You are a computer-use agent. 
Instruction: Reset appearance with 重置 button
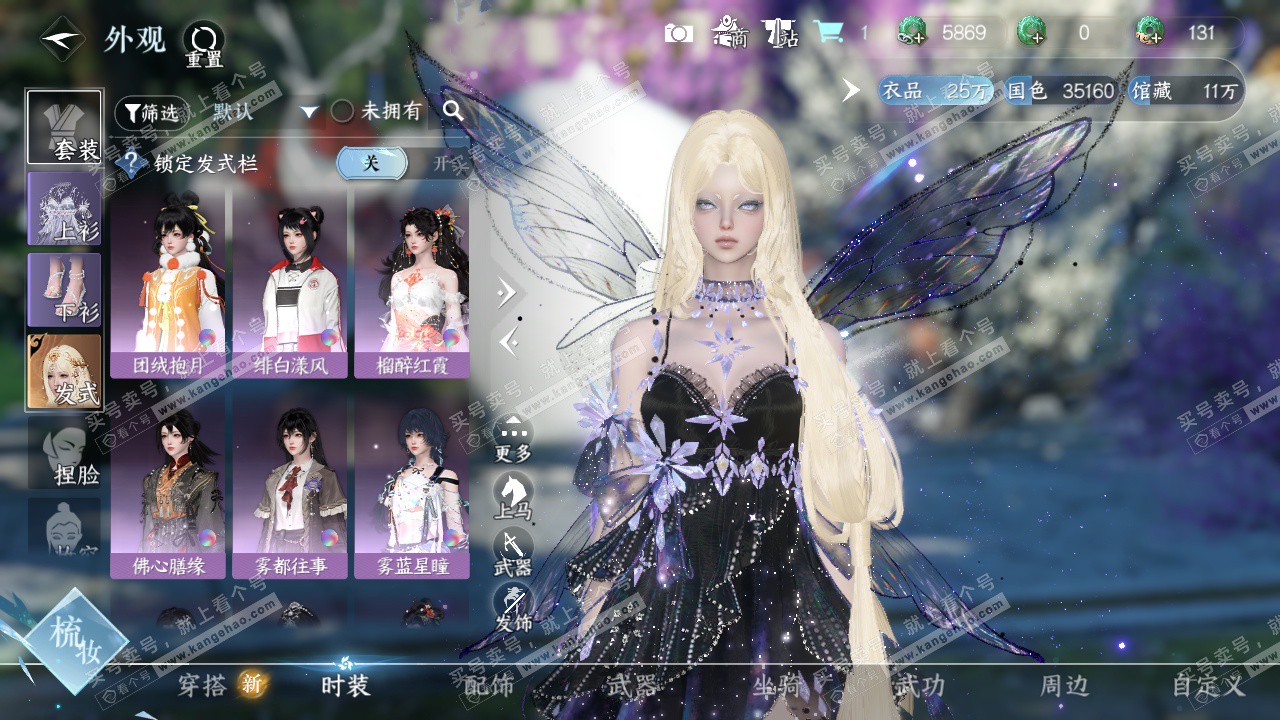pos(204,44)
